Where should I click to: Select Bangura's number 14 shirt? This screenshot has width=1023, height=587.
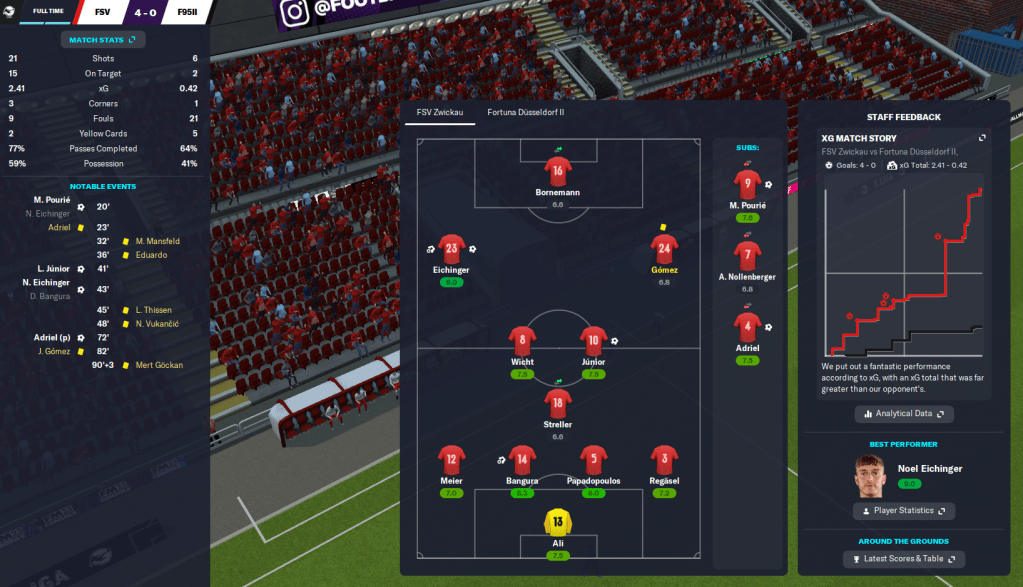click(522, 461)
